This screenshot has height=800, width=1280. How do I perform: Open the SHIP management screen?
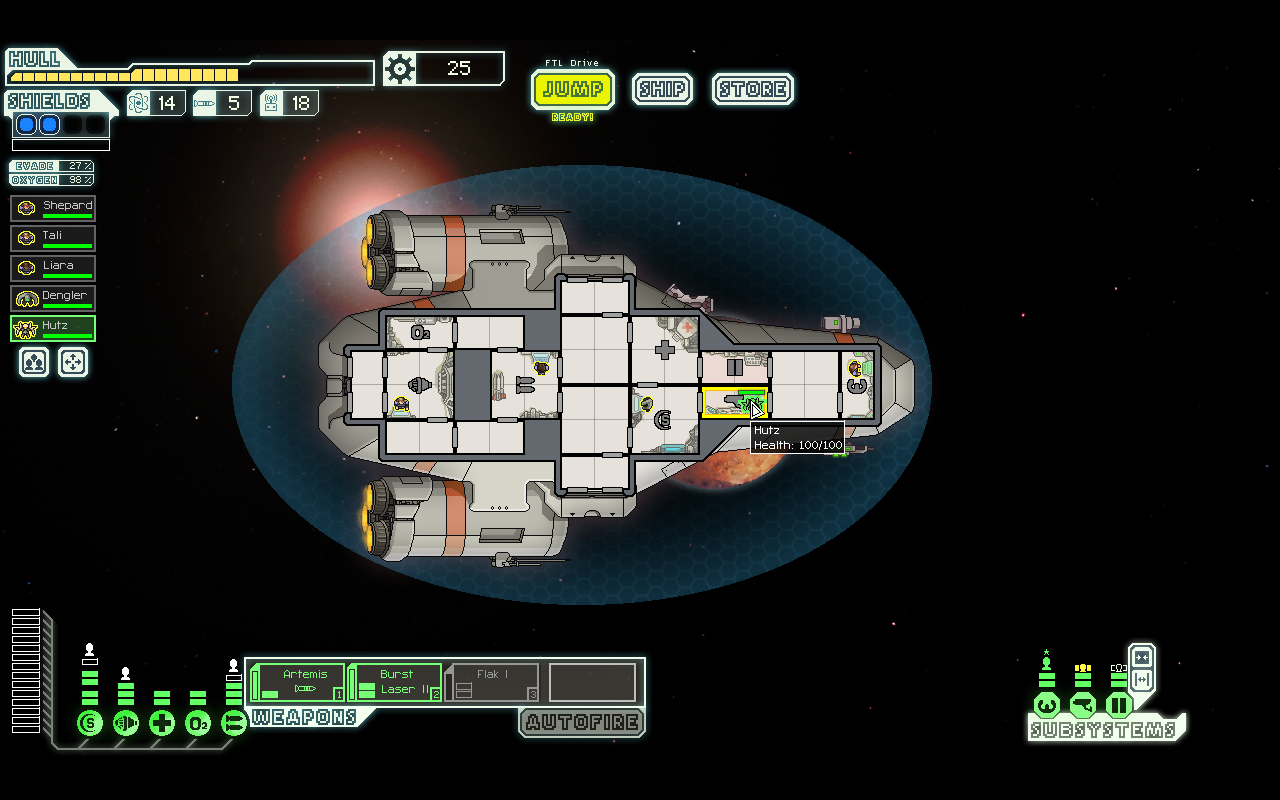pyautogui.click(x=662, y=89)
